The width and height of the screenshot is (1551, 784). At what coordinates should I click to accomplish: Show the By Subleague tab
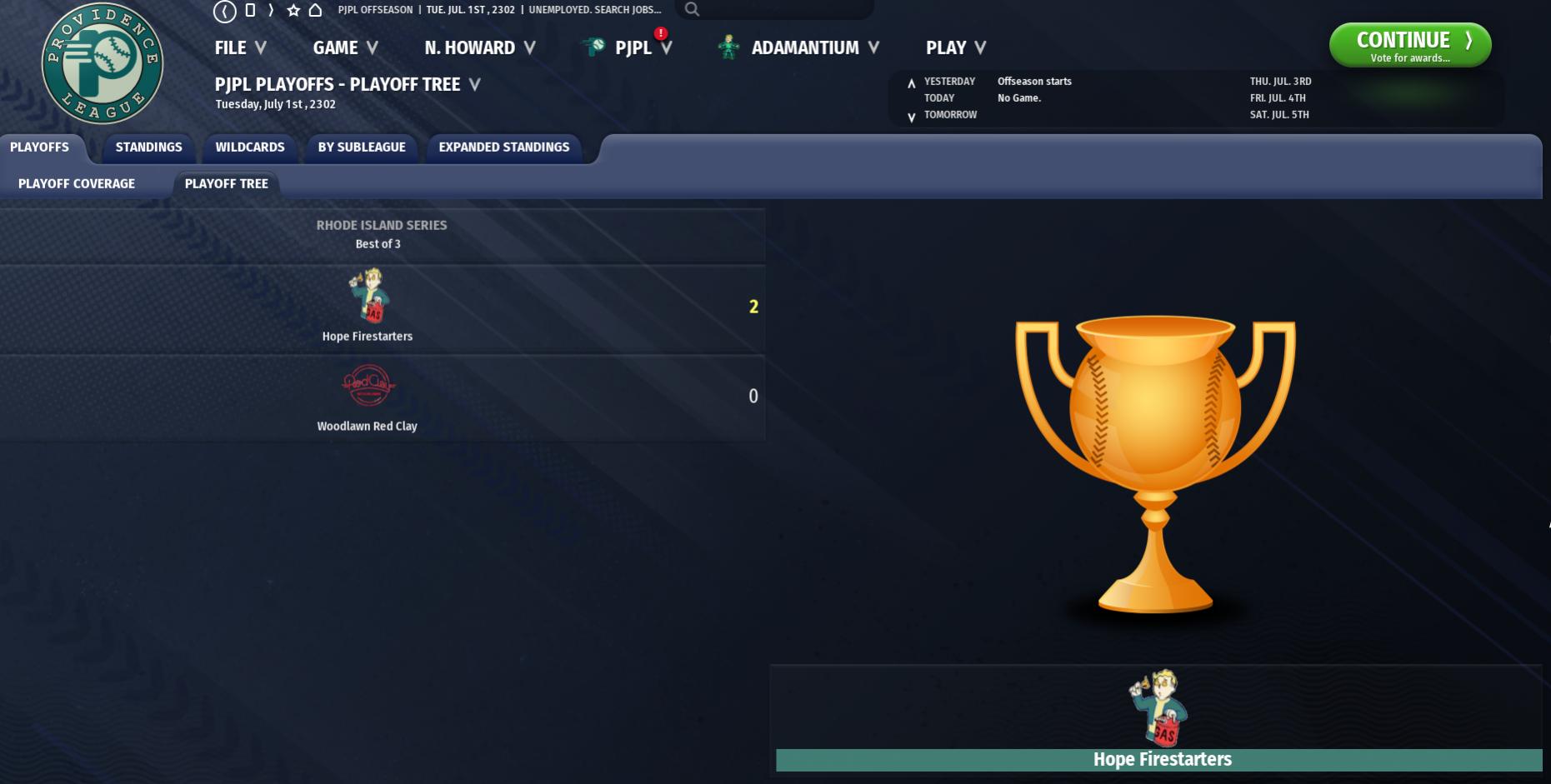[x=362, y=147]
